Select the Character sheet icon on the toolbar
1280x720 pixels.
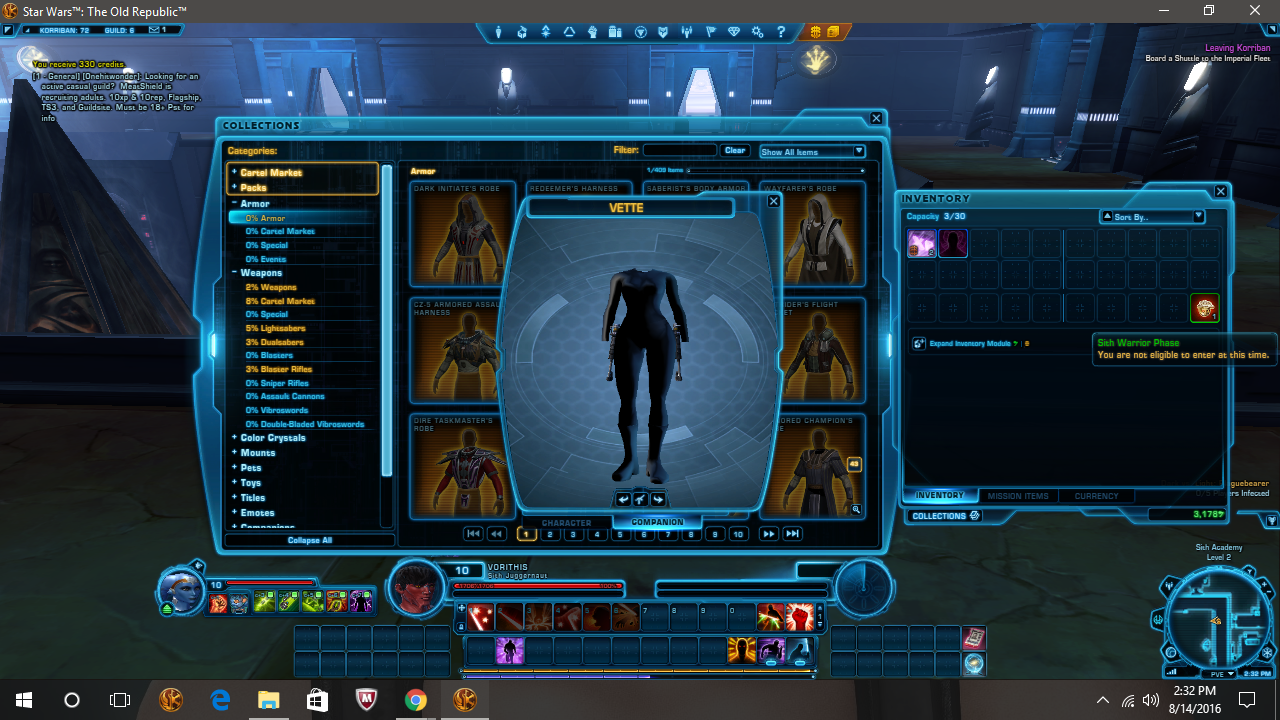[498, 32]
